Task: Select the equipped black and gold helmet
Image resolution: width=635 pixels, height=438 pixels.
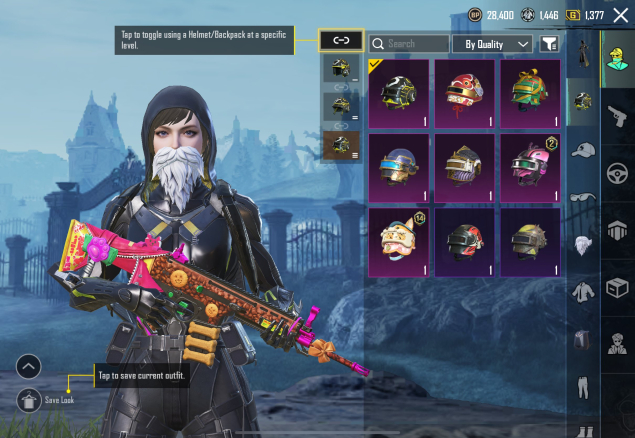Action: click(x=398, y=94)
